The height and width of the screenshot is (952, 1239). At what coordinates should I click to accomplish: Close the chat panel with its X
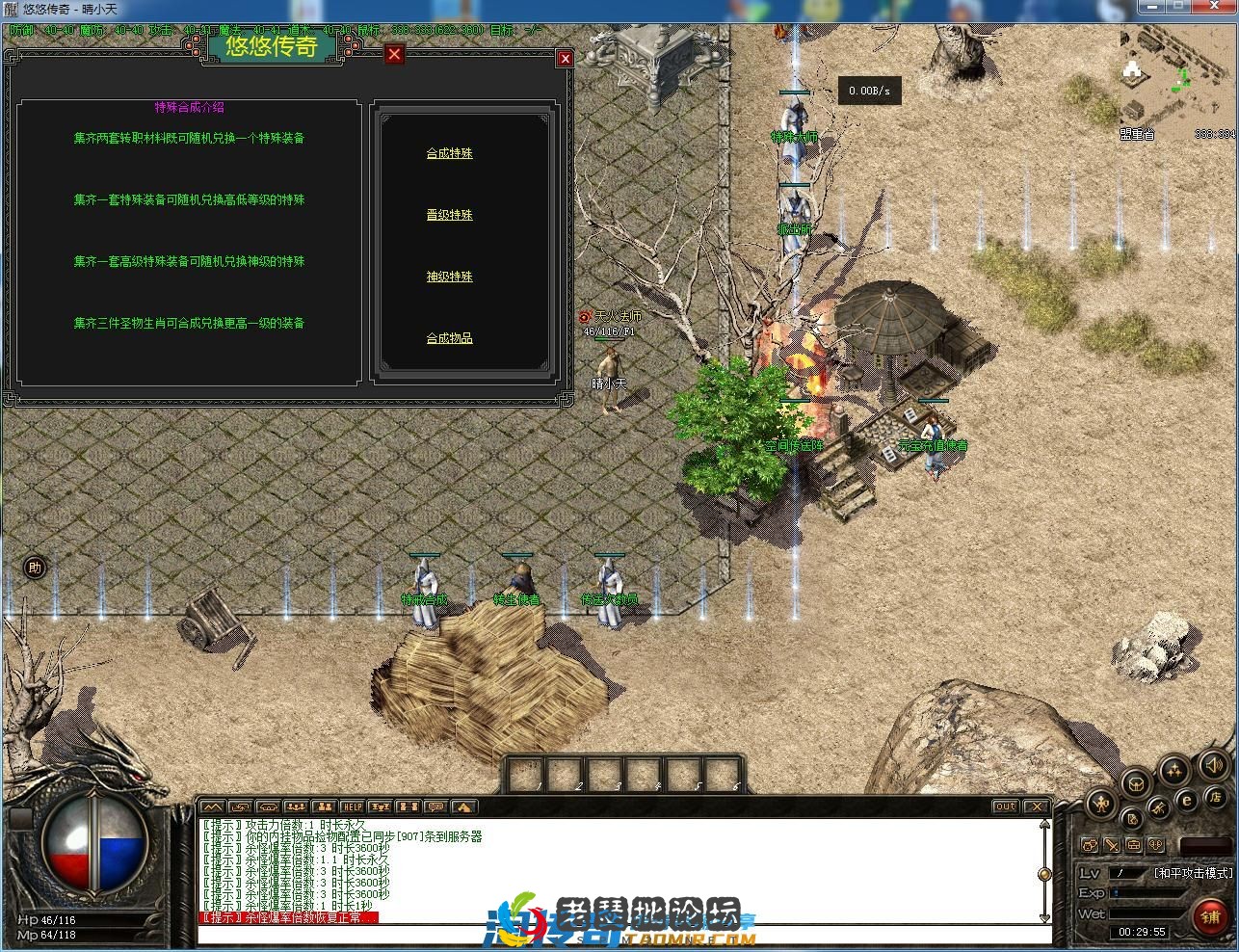[1036, 807]
